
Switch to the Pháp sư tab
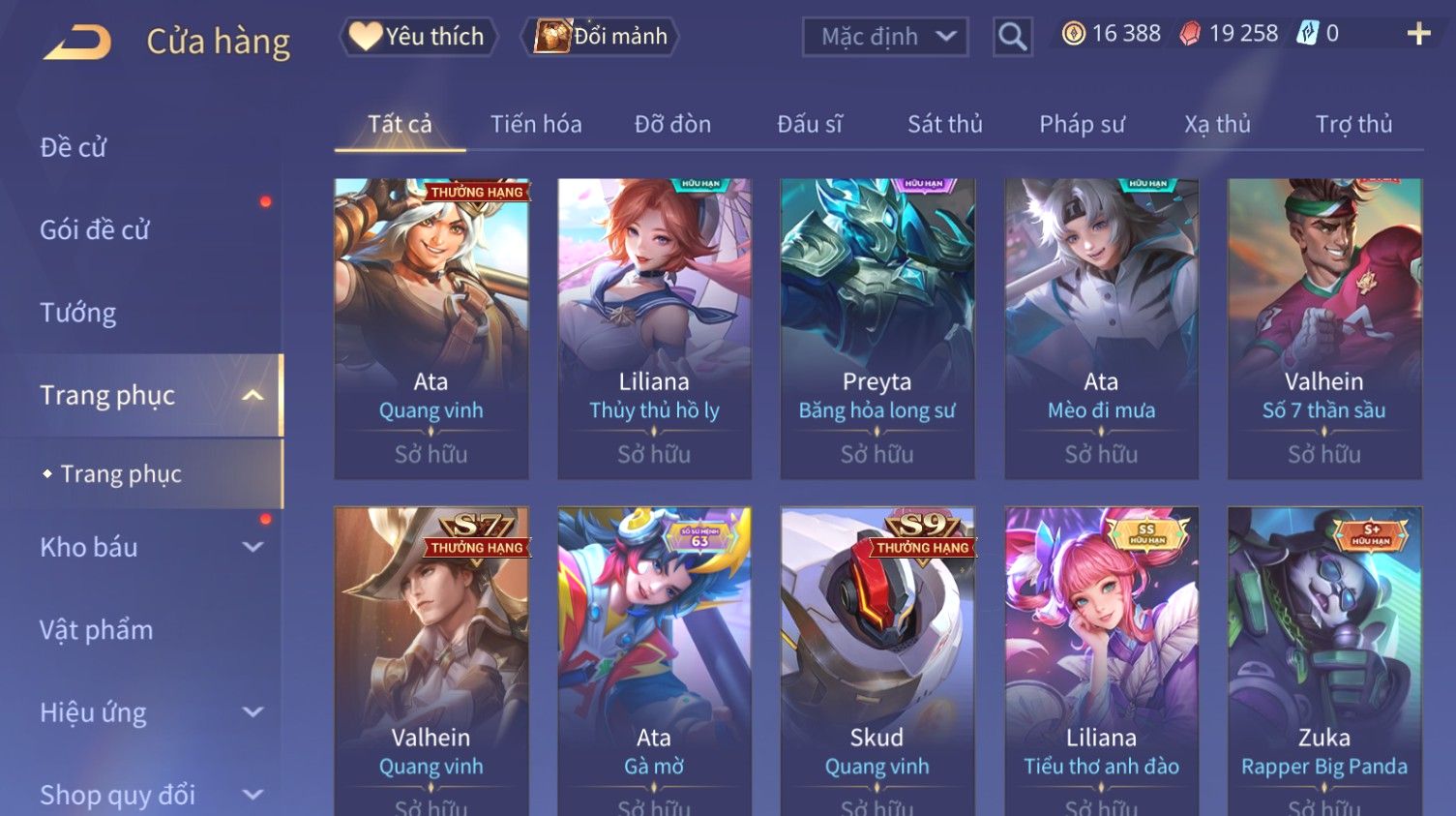1082,124
